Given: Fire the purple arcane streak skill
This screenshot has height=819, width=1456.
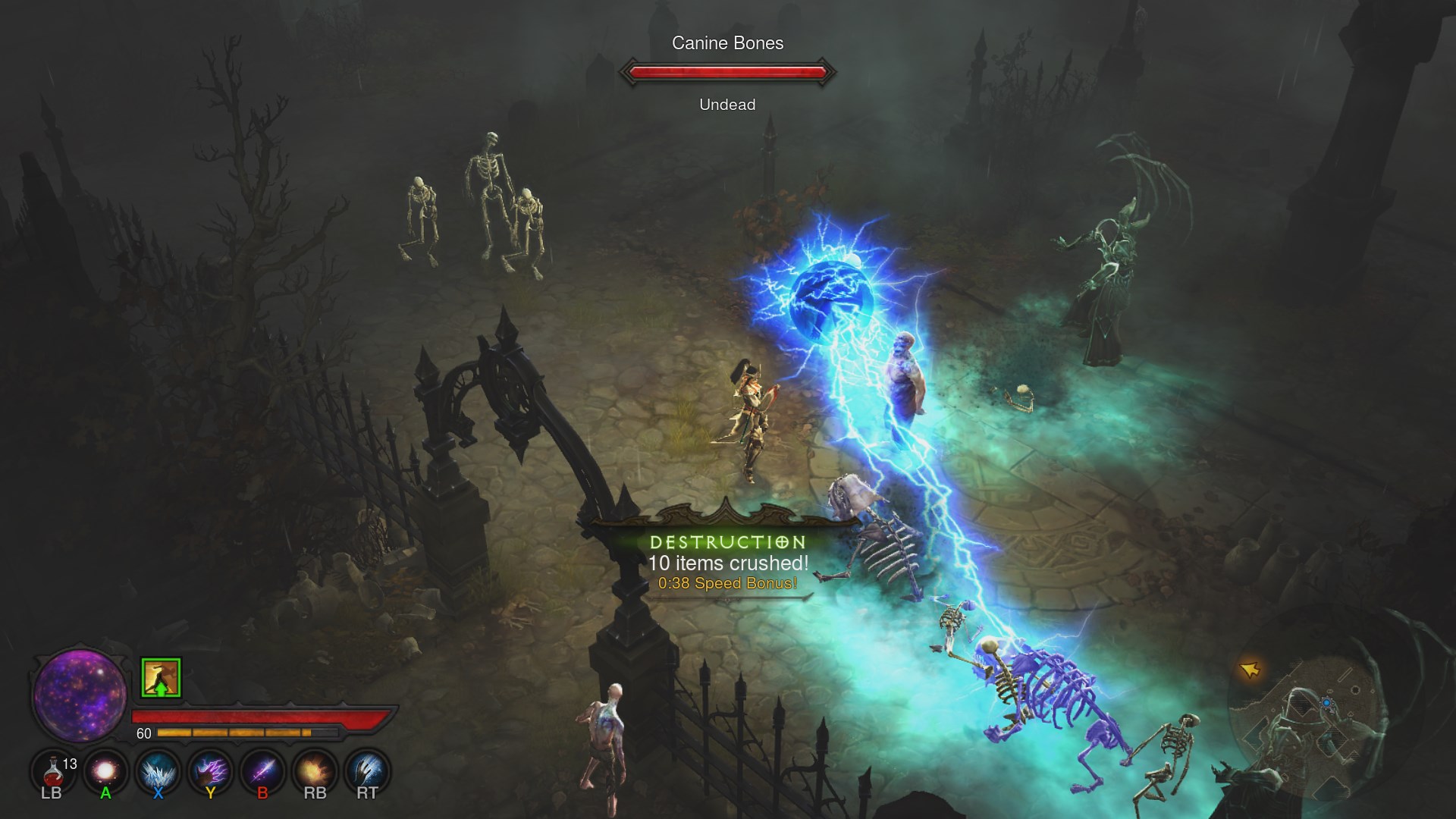Looking at the screenshot, I should tap(262, 772).
